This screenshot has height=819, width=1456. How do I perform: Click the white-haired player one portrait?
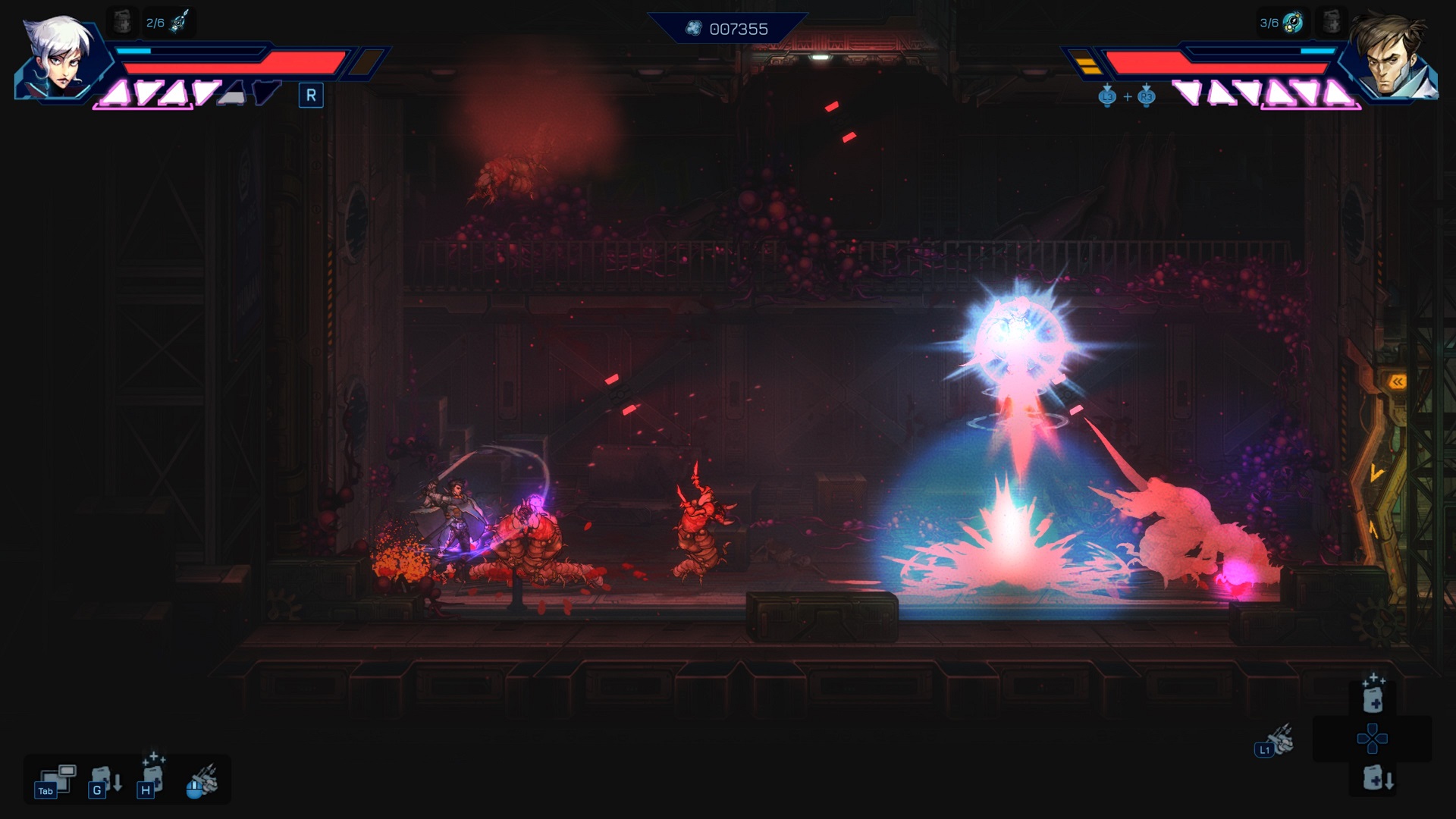[x=61, y=57]
